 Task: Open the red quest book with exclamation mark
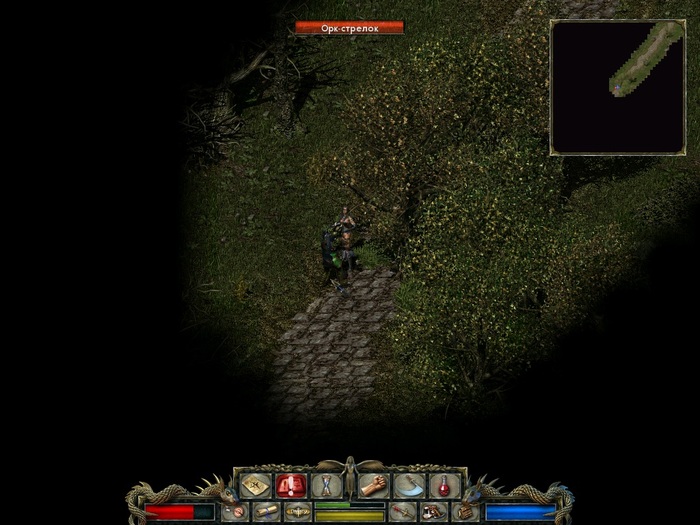coord(289,486)
